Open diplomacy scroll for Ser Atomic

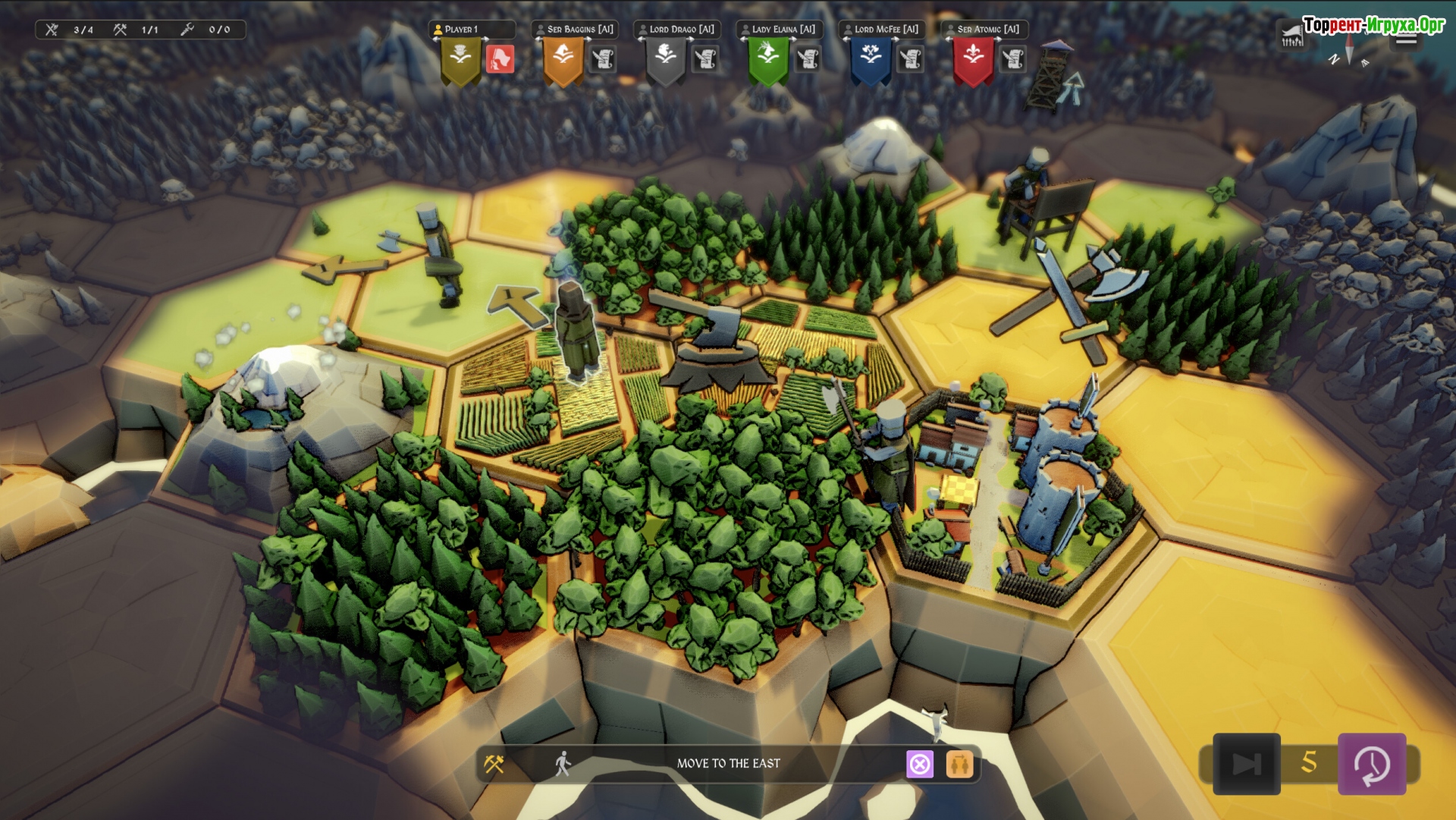click(x=1013, y=59)
